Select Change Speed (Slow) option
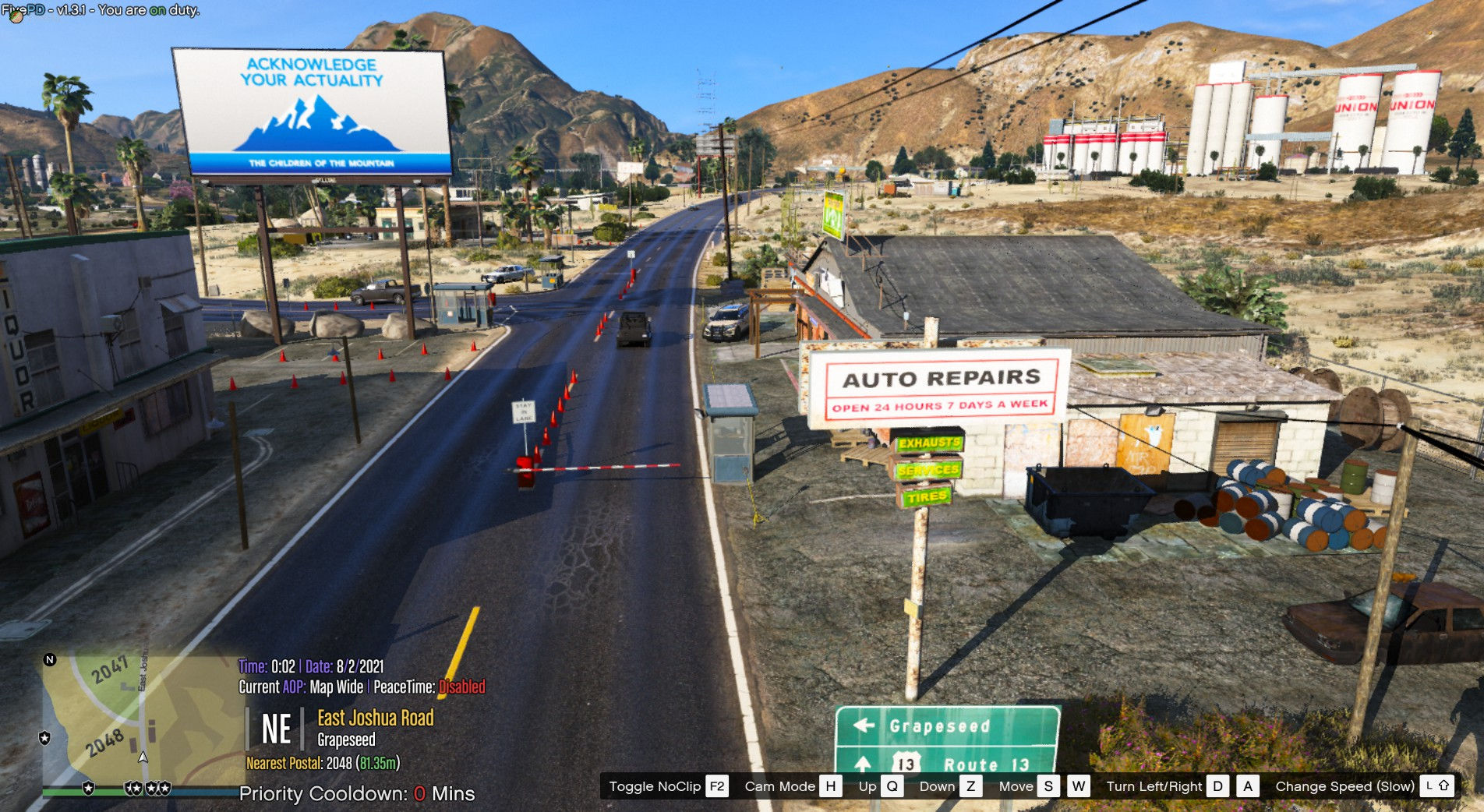Screen dimensions: 1484x812 1344,786
